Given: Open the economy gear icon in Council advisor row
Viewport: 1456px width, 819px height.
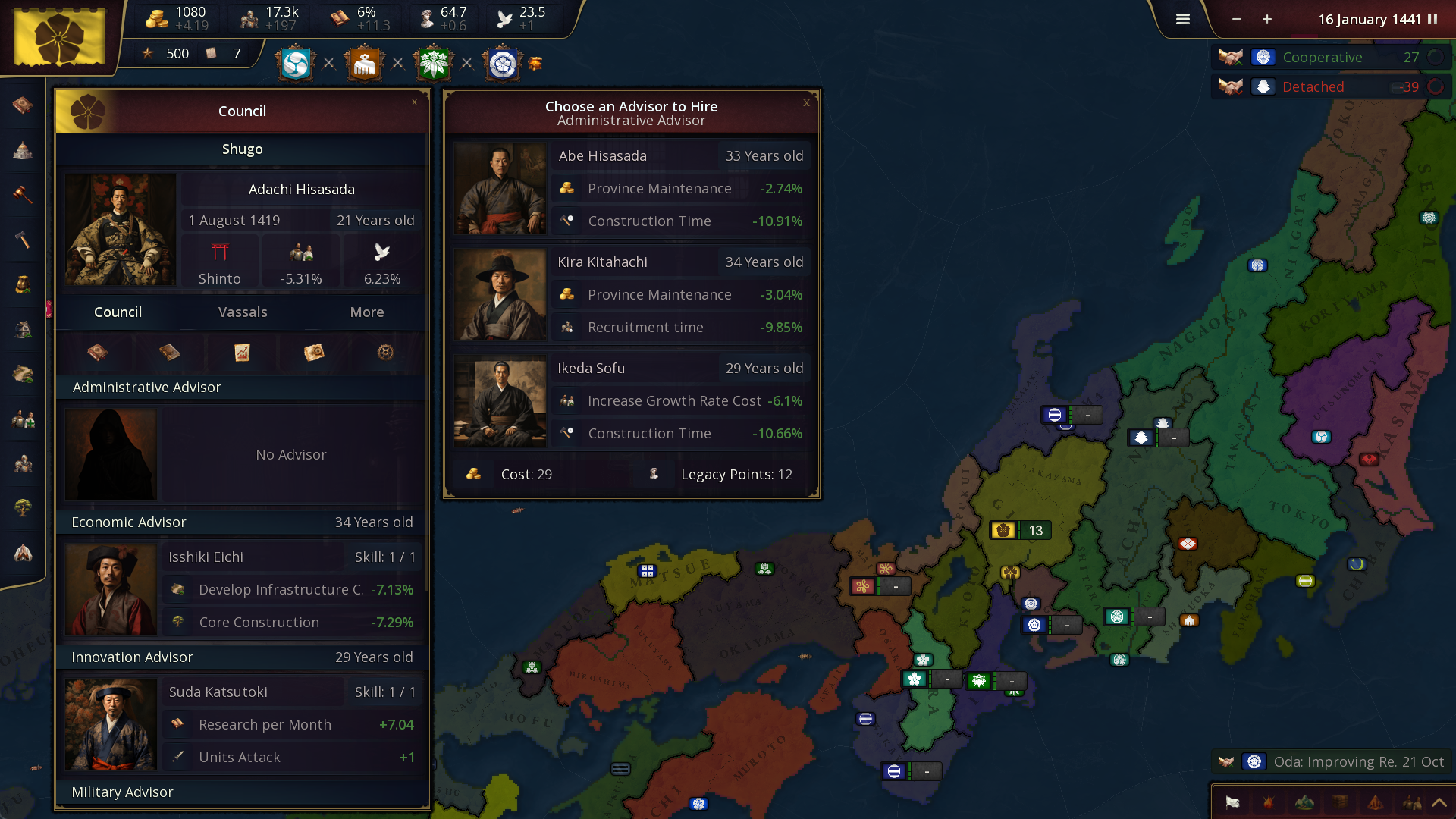Looking at the screenshot, I should pyautogui.click(x=384, y=352).
